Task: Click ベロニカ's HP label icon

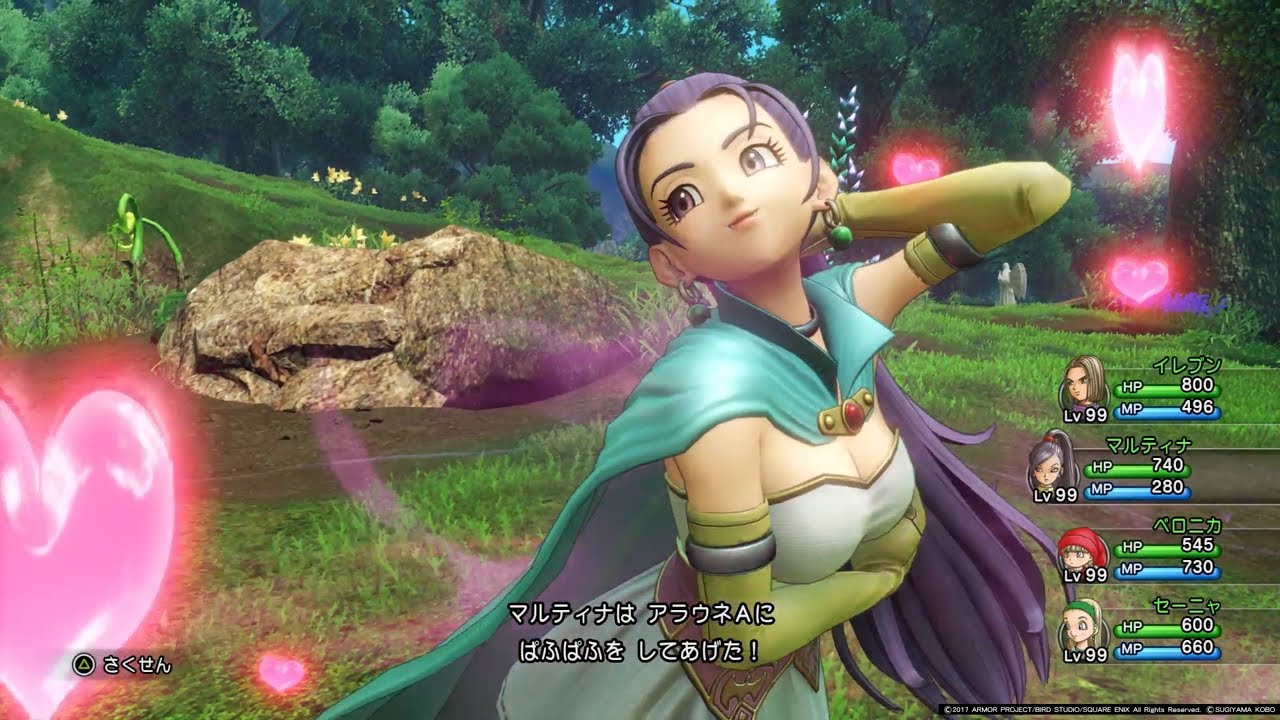Action: click(x=1134, y=548)
